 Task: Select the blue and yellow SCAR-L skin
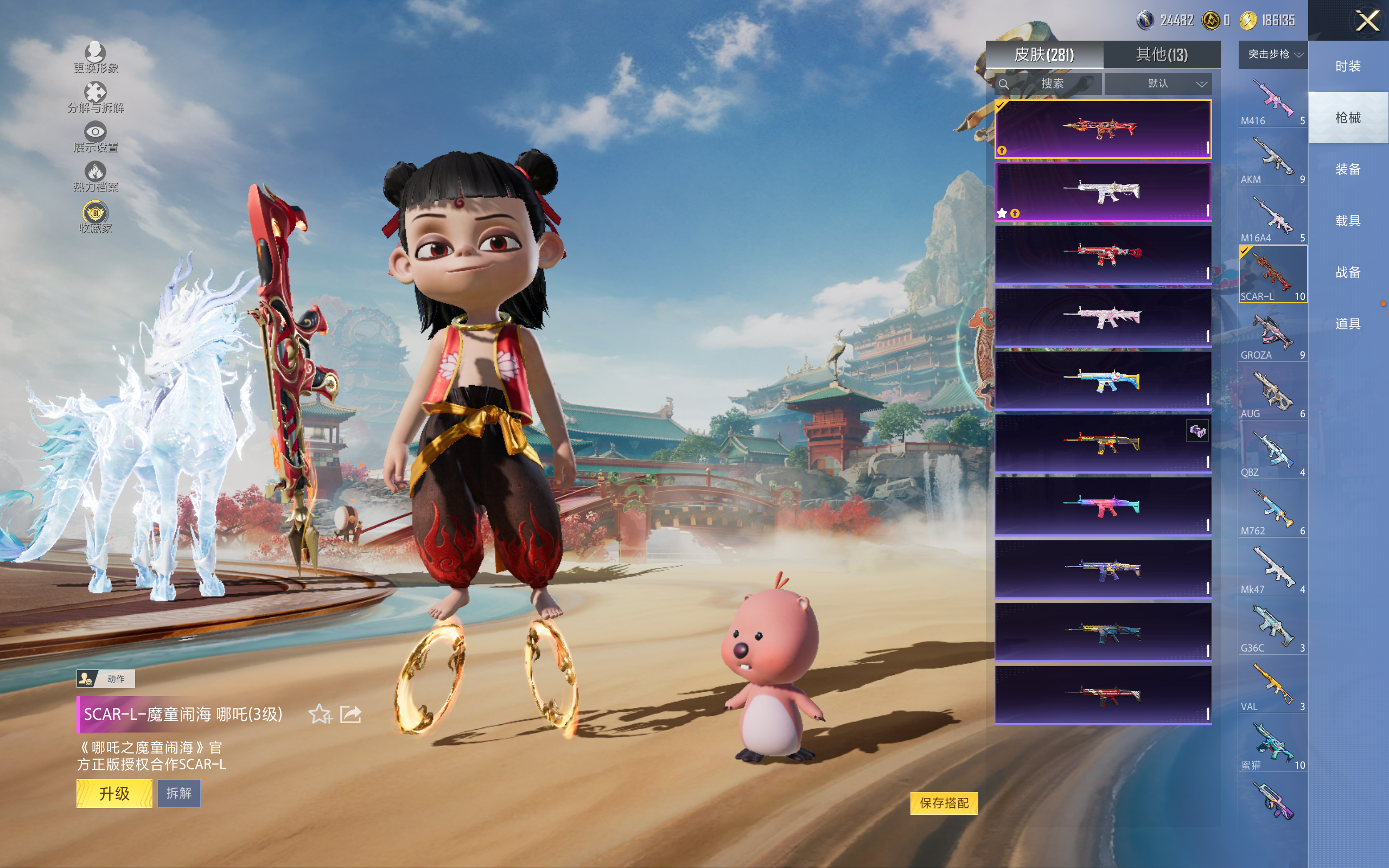click(x=1103, y=380)
